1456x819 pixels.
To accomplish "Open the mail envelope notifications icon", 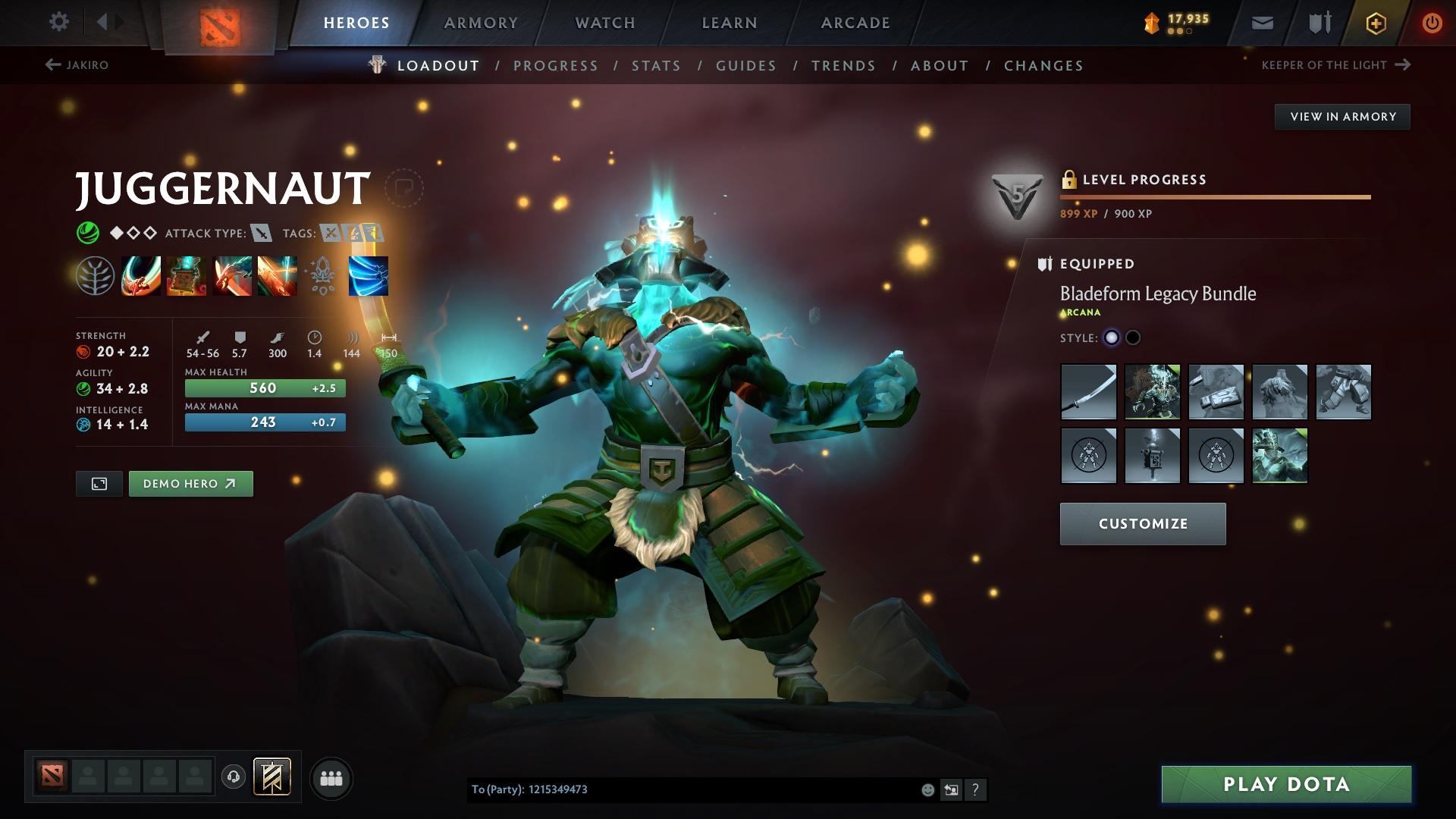I will (1261, 22).
